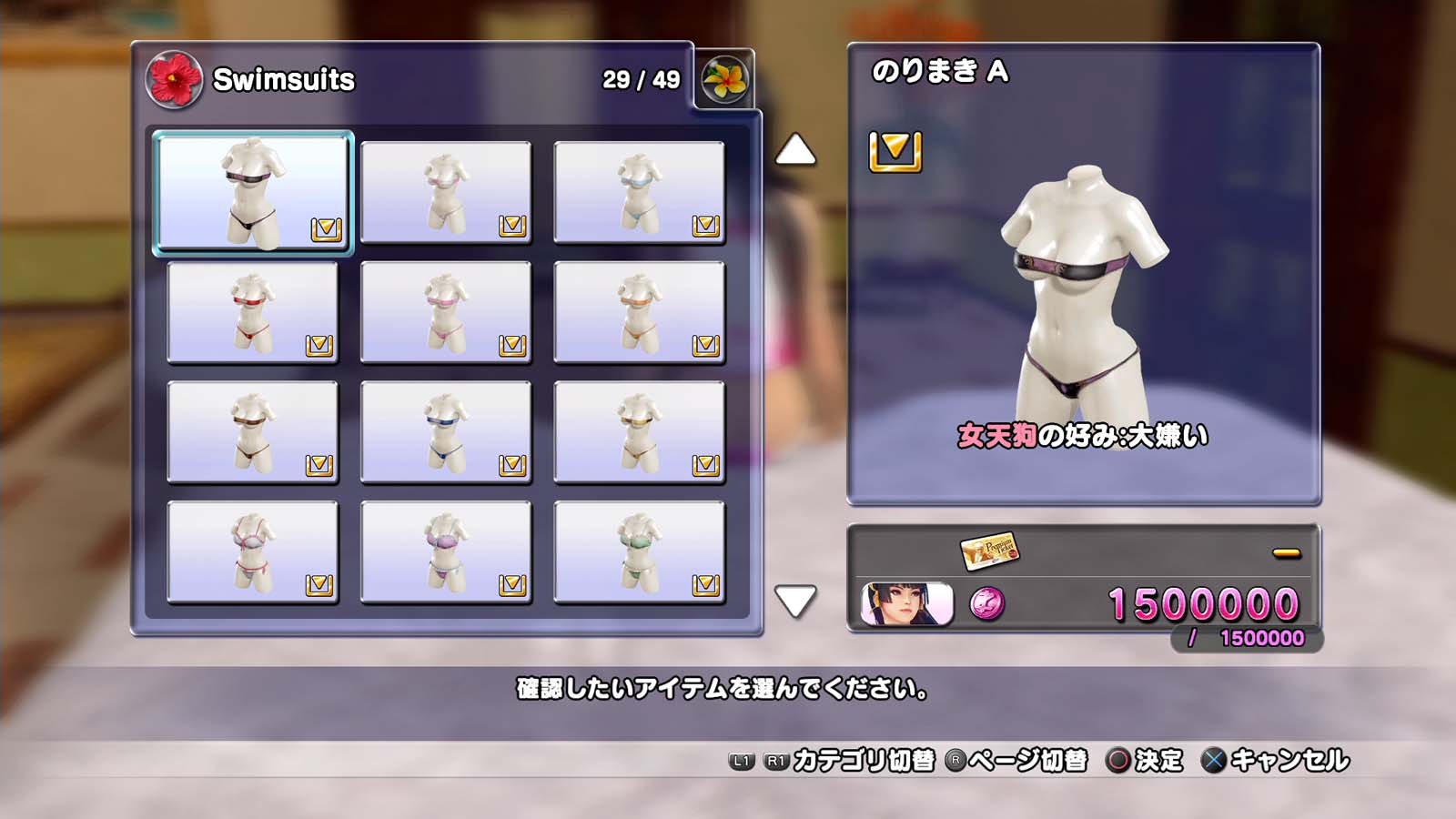Select the red swimsuit tile

(253, 312)
